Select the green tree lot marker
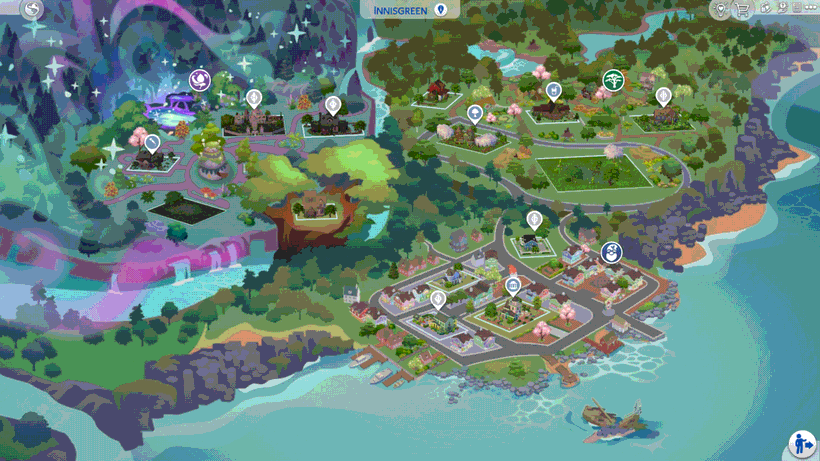This screenshot has height=461, width=820. point(612,80)
